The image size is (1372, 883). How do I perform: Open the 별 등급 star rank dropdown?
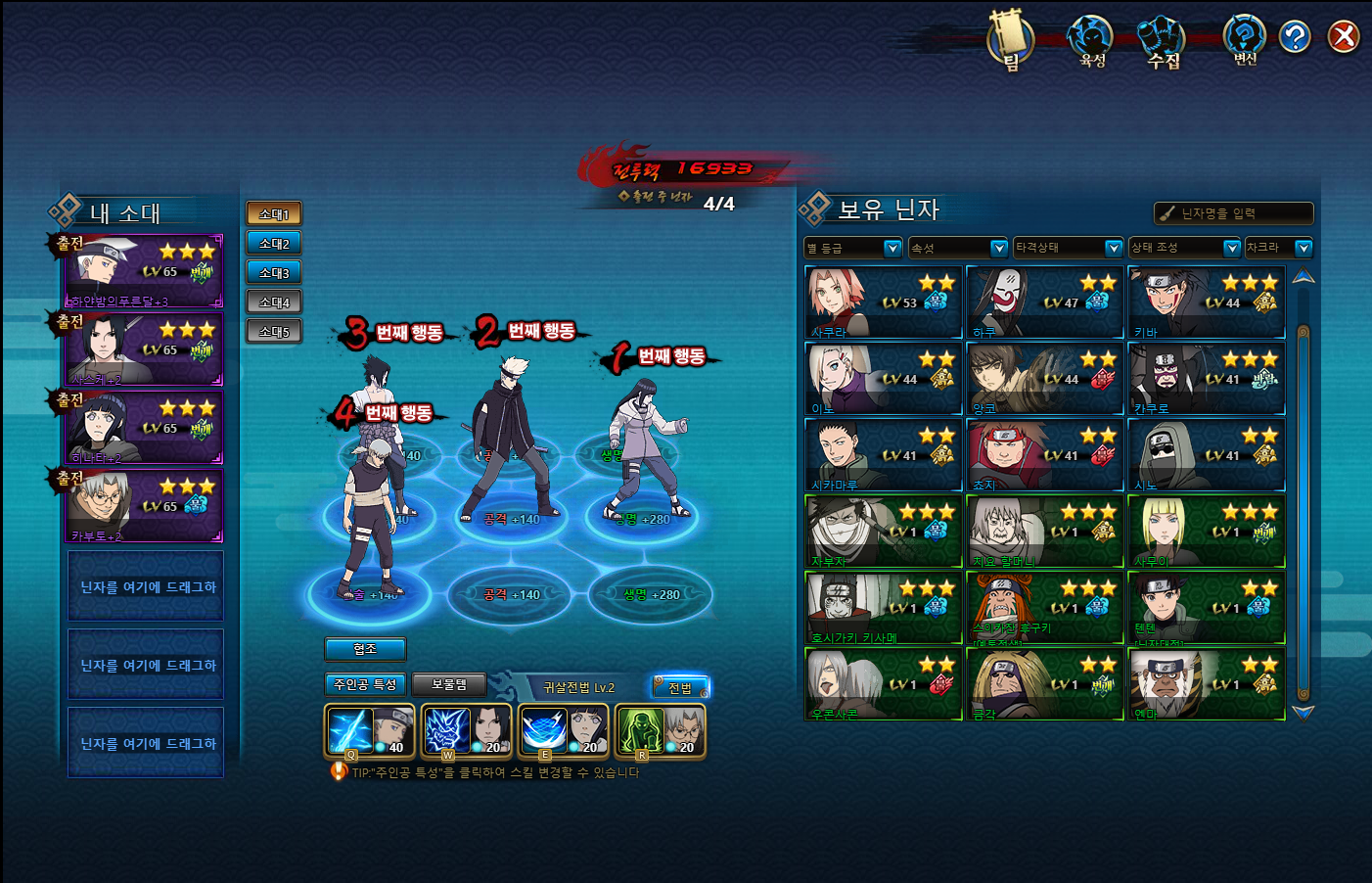tap(852, 248)
